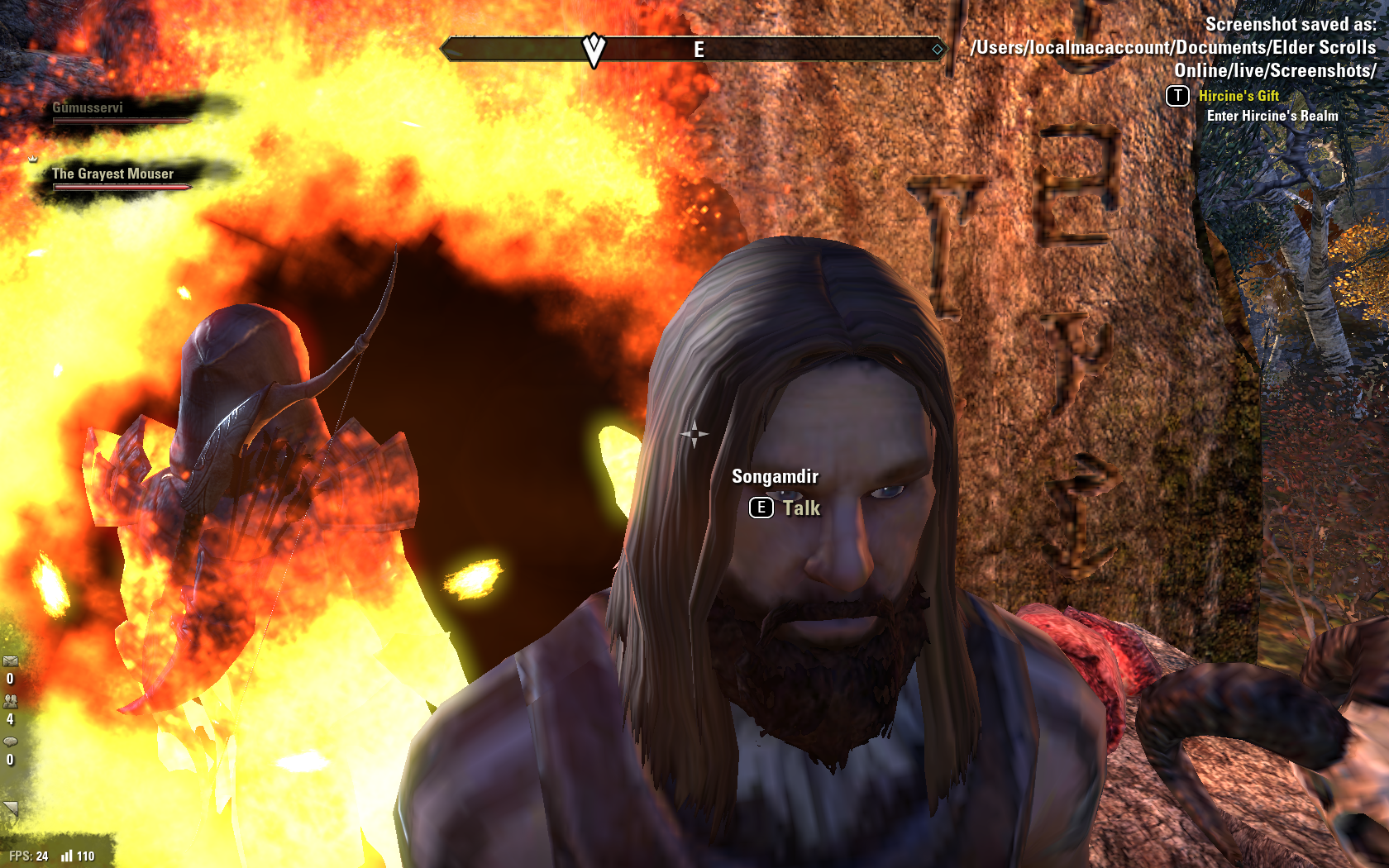
Task: Expand the minimized chat window arrow
Action: coord(10,808)
